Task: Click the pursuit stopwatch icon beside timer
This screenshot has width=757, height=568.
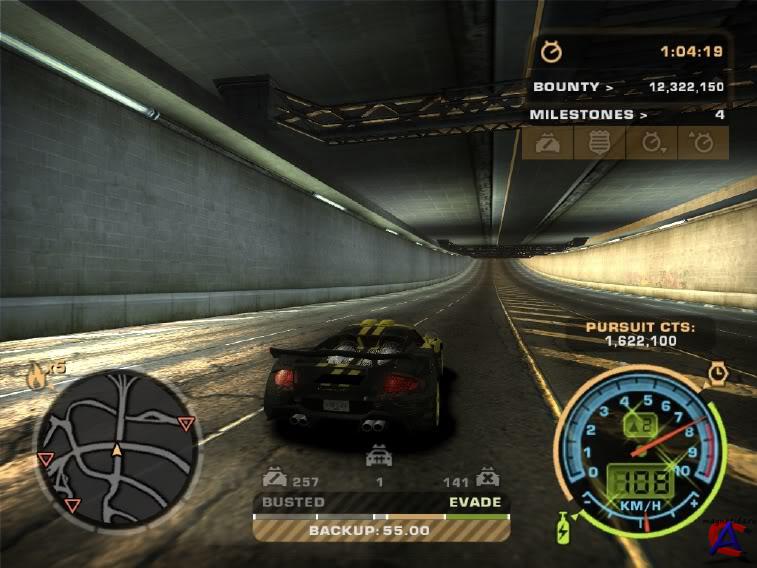Action: pos(551,51)
